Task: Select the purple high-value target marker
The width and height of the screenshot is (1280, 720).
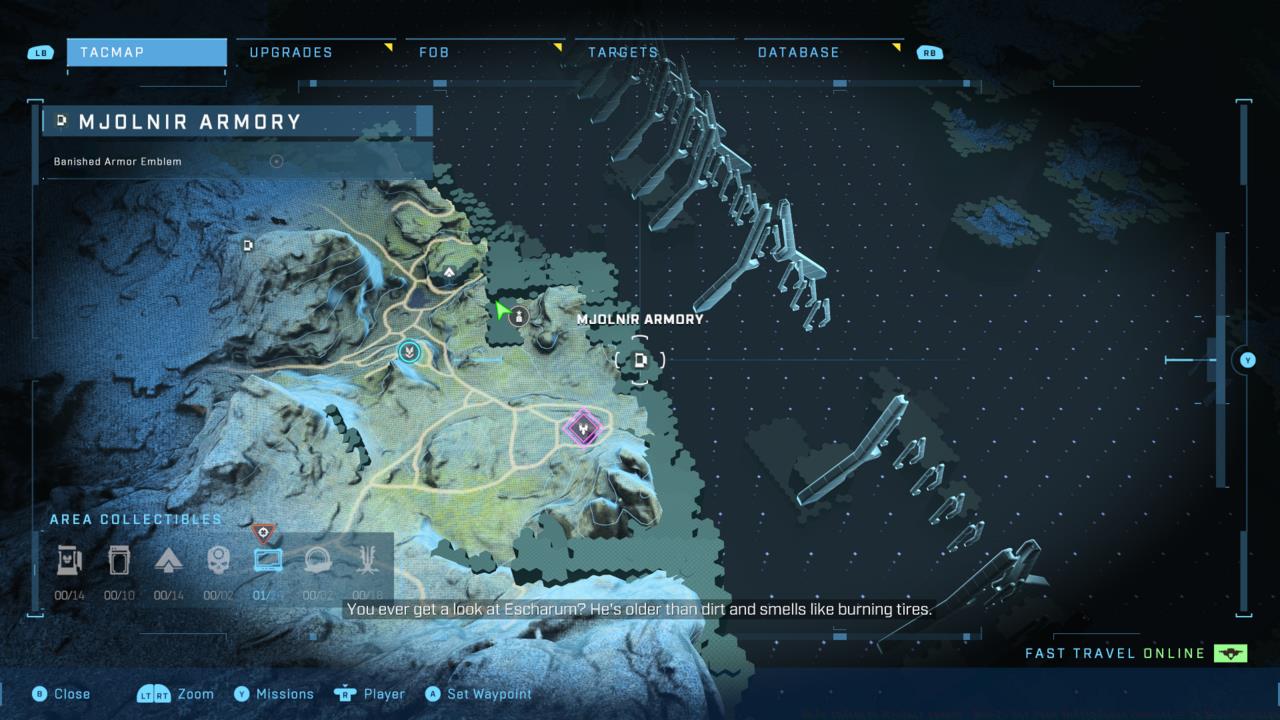Action: tap(581, 428)
